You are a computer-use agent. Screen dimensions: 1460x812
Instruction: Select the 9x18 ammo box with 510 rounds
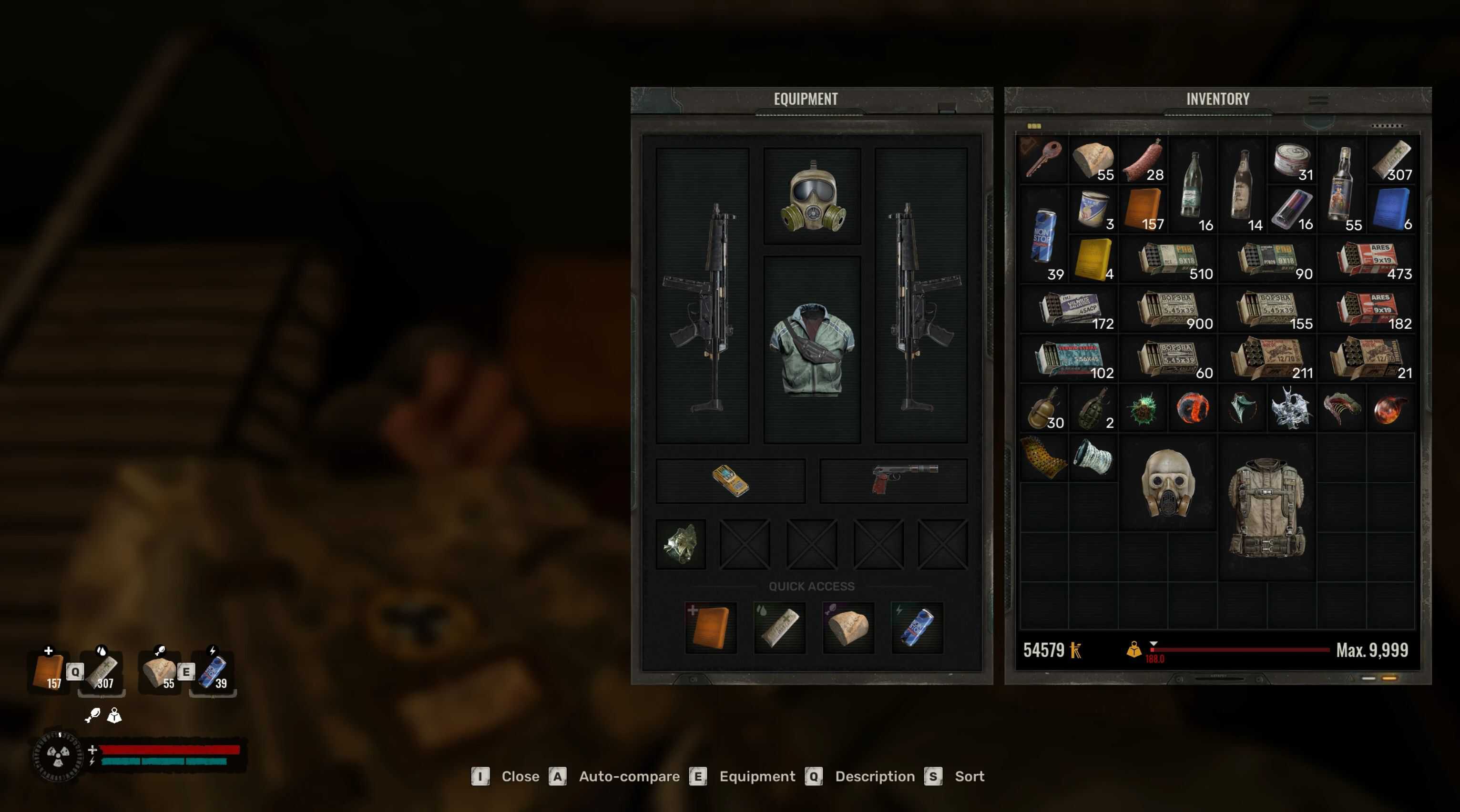pos(1169,259)
